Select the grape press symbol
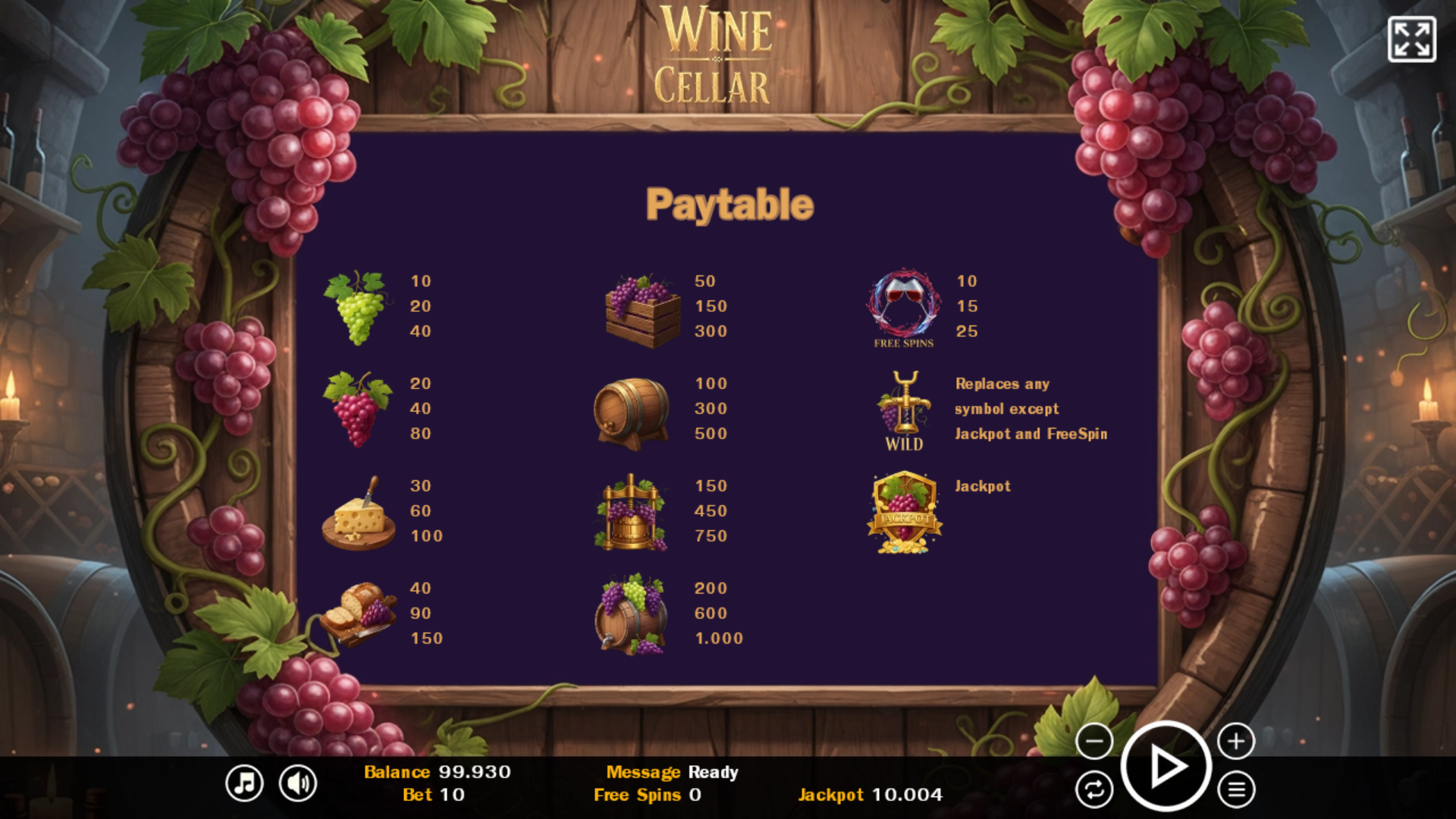Screen dimensions: 1456x819 click(x=631, y=512)
